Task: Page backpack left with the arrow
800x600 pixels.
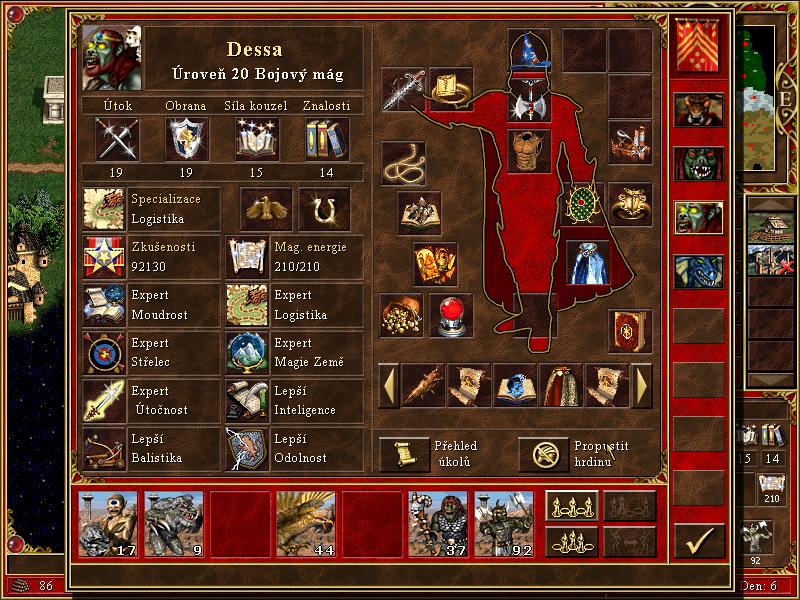Action: [x=387, y=385]
